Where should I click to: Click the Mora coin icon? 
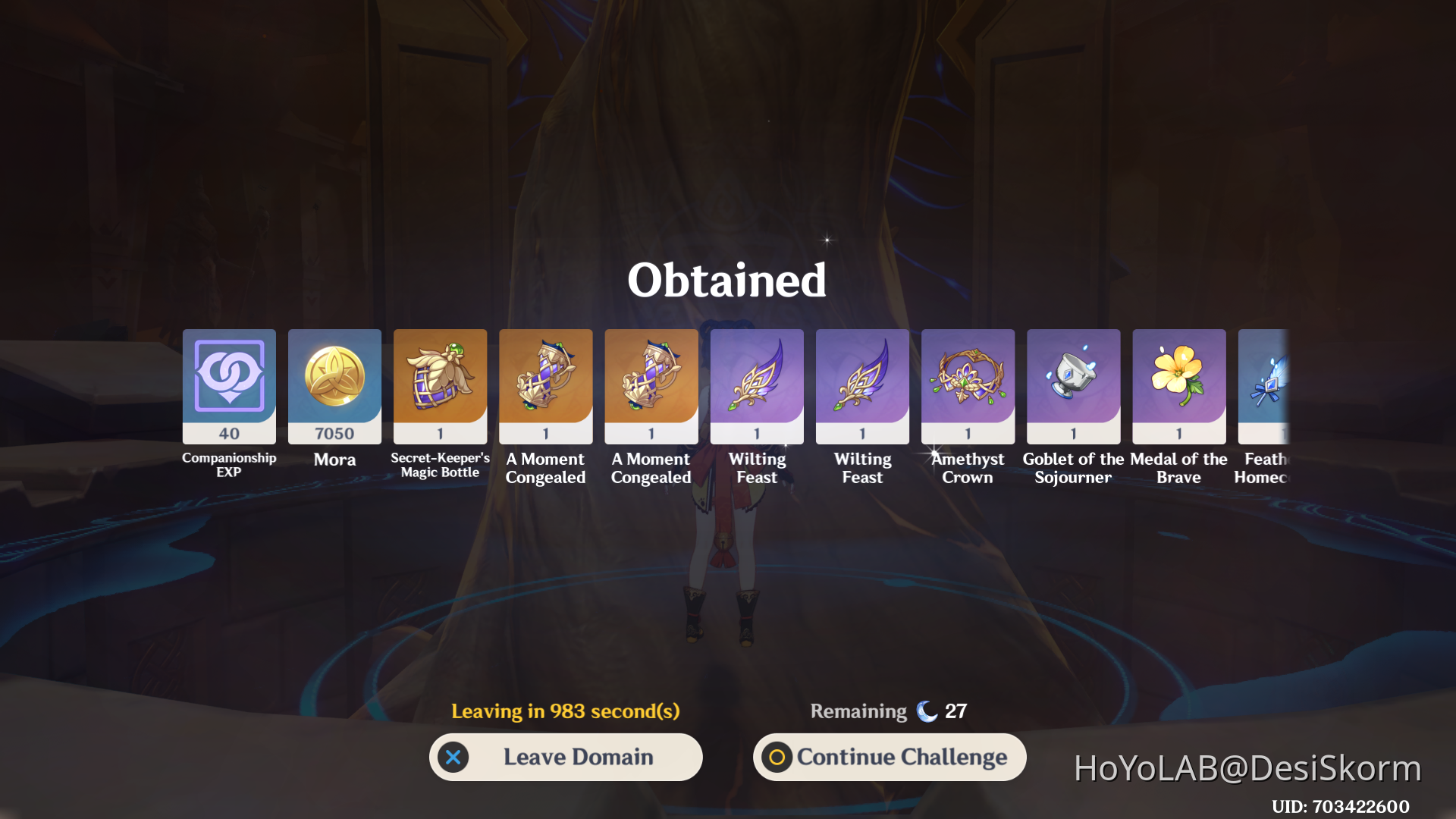[x=334, y=387]
